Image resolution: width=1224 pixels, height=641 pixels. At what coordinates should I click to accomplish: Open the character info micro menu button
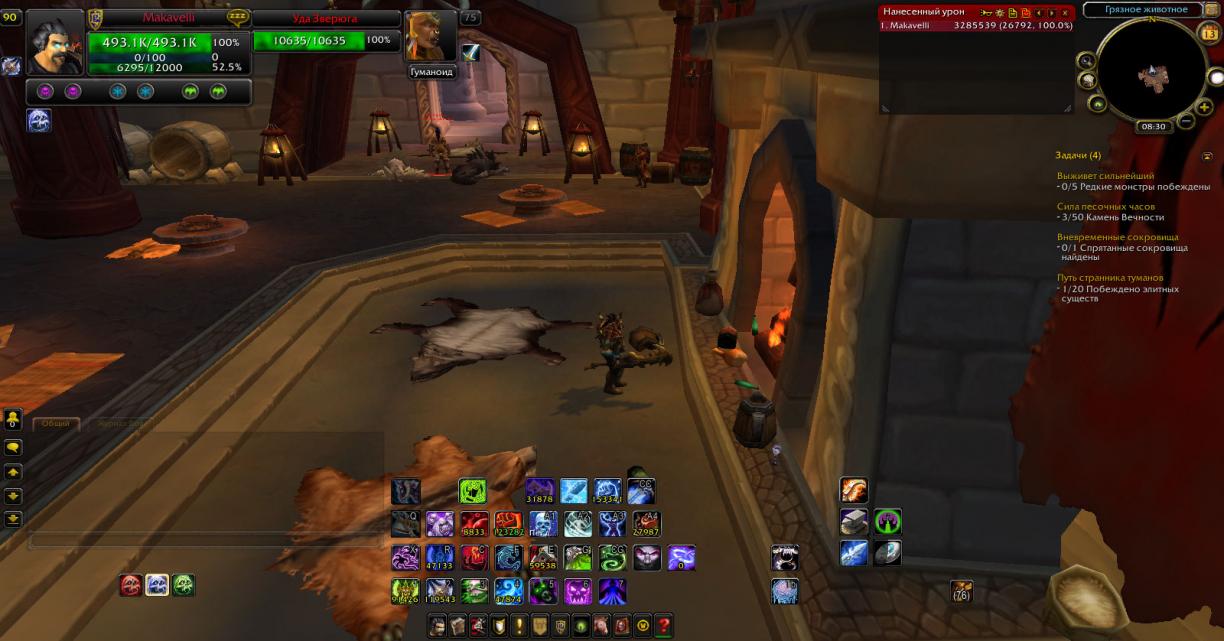pyautogui.click(x=437, y=626)
